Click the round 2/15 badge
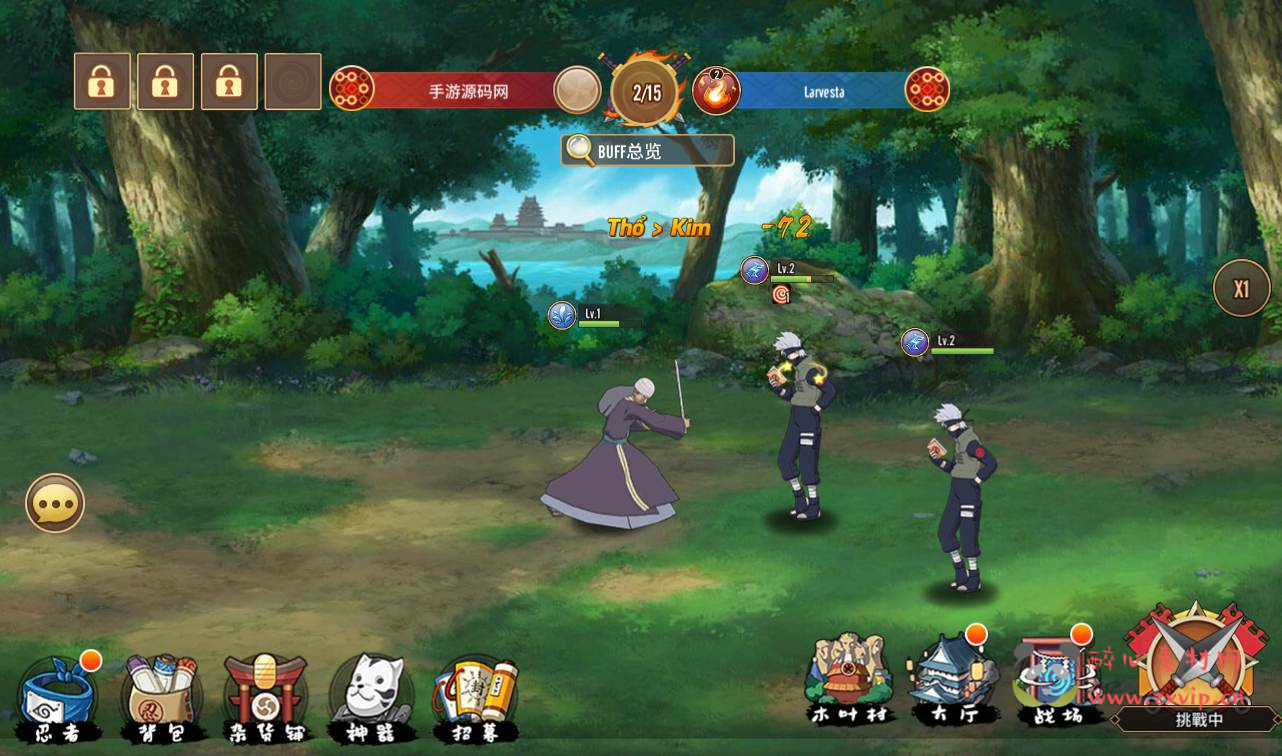 [646, 93]
